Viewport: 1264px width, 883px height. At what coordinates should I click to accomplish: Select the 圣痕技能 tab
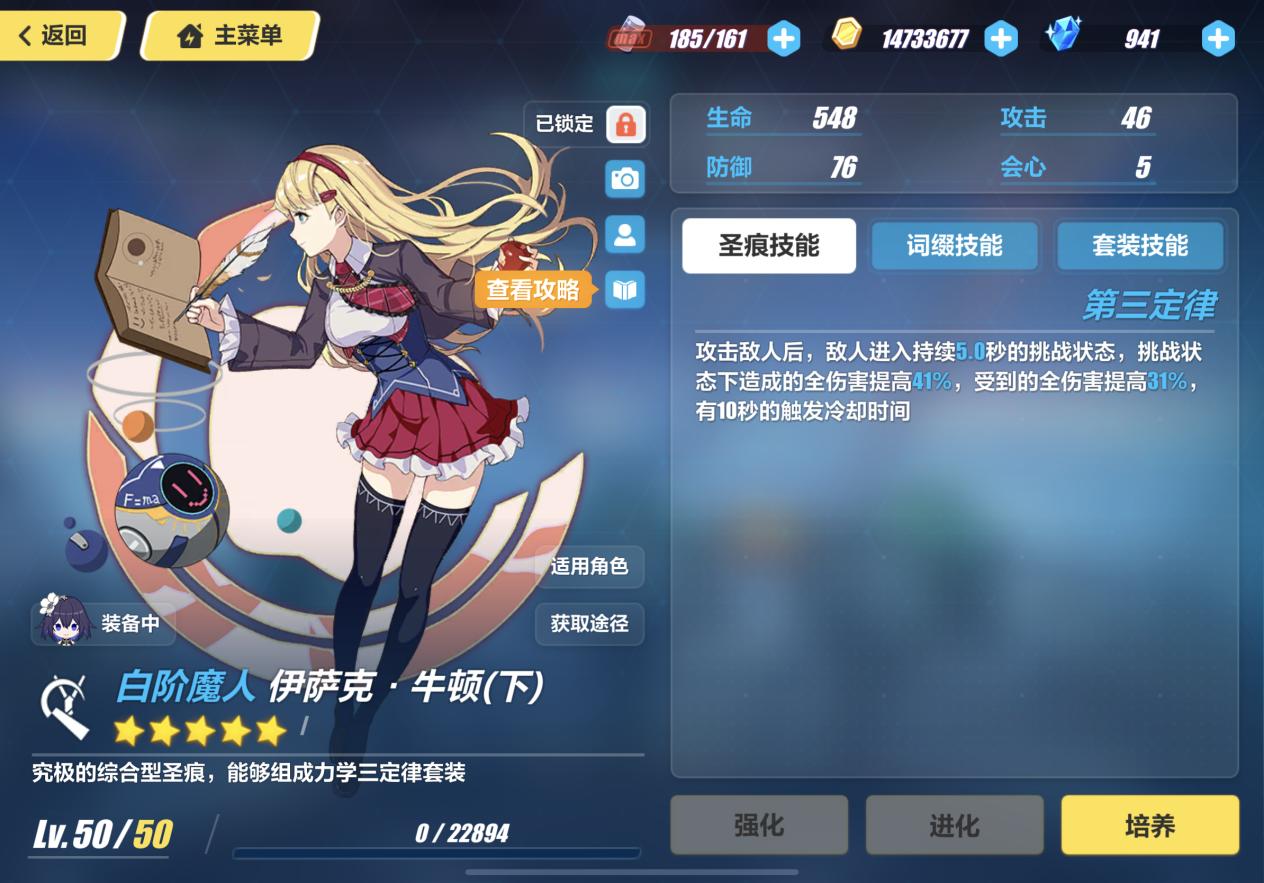click(x=768, y=246)
